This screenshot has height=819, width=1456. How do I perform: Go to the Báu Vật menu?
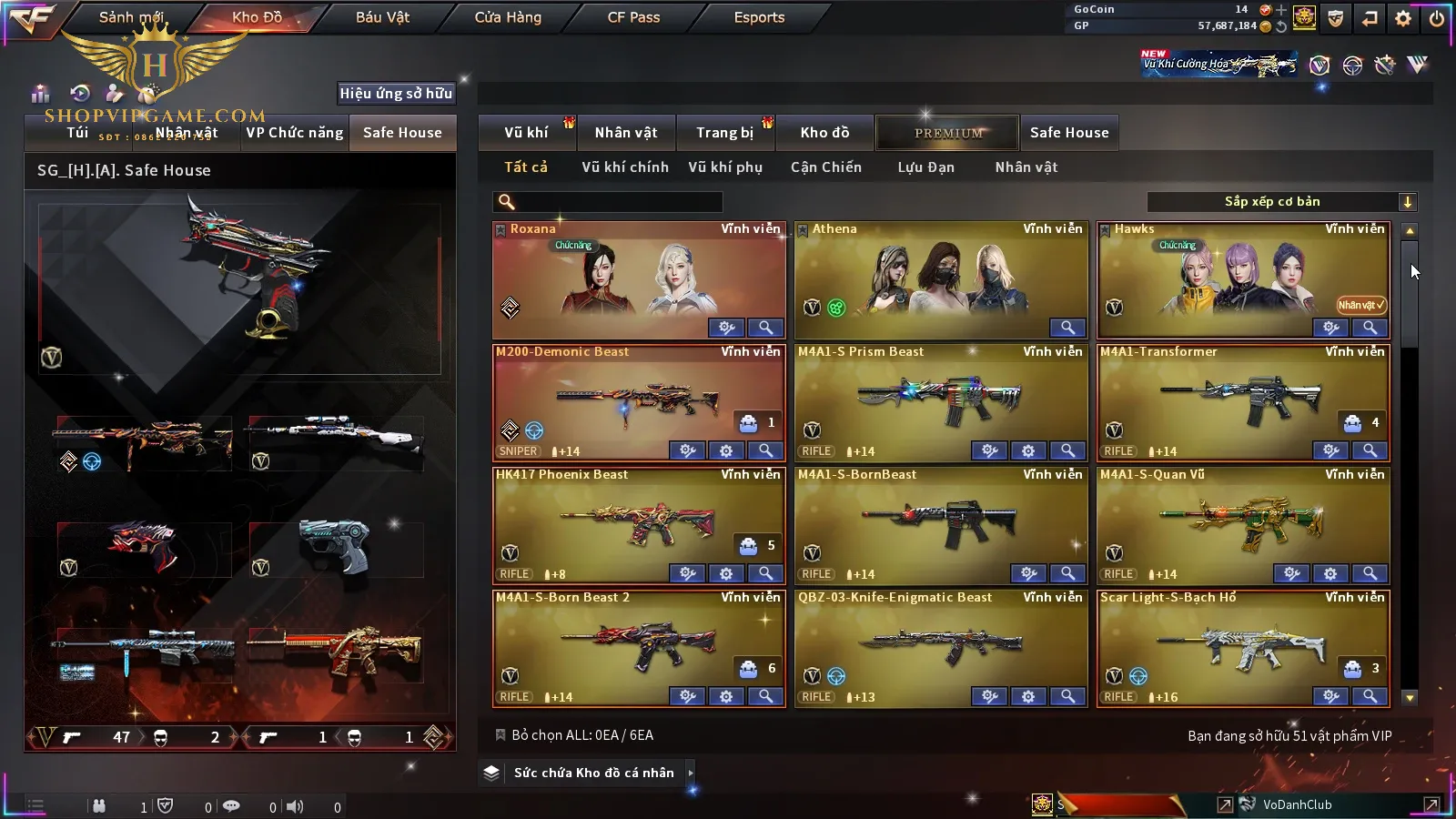(382, 17)
